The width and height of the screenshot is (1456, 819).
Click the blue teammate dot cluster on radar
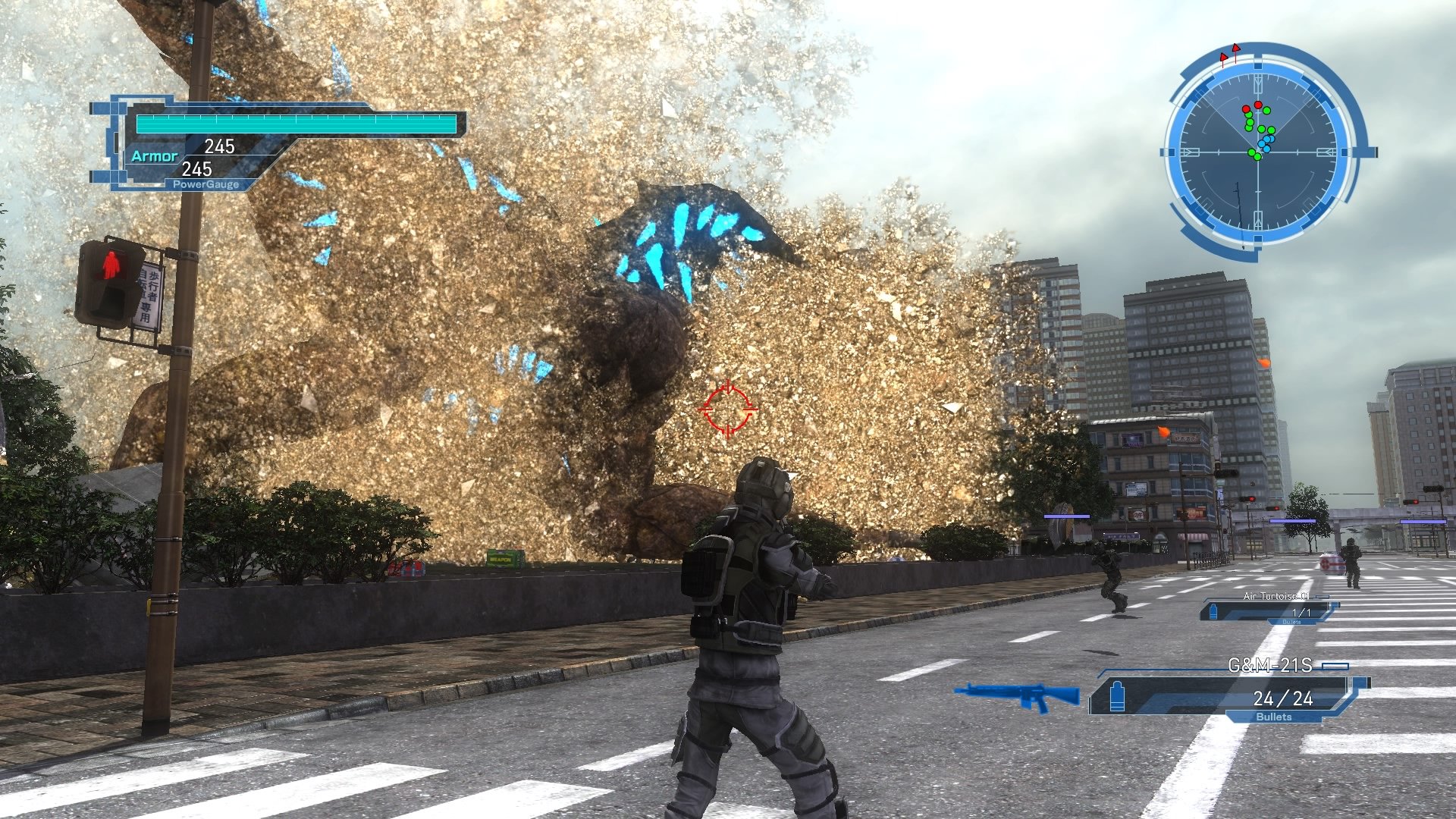(1266, 142)
